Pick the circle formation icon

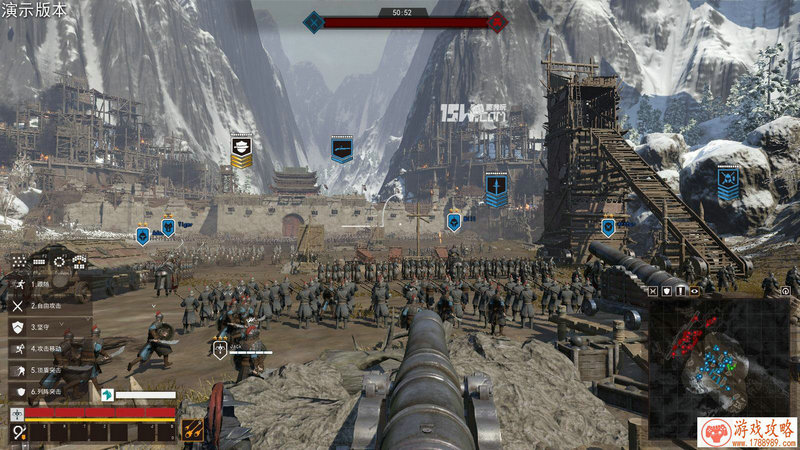tap(59, 262)
